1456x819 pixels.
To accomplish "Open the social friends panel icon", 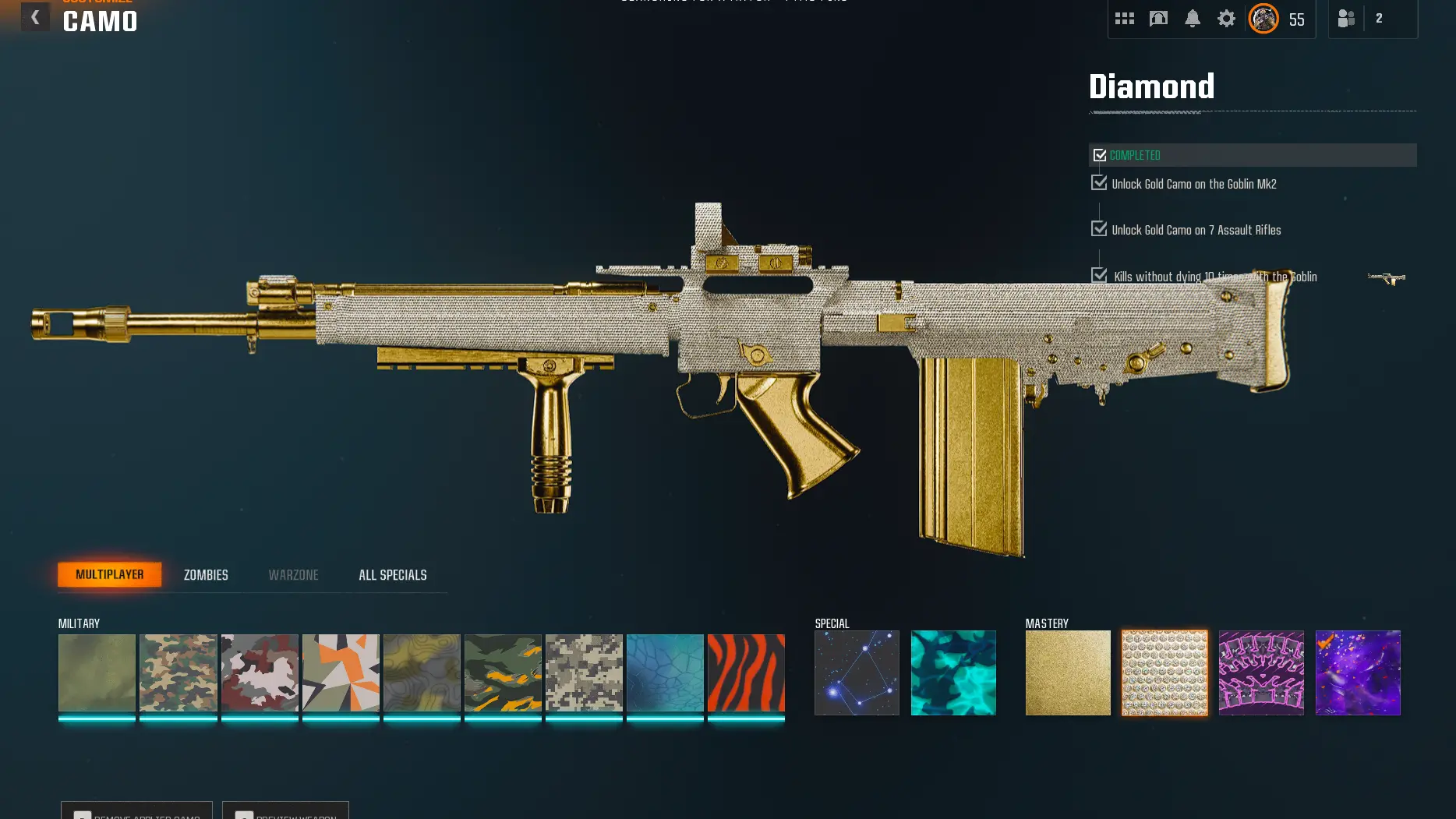I will click(x=1345, y=18).
